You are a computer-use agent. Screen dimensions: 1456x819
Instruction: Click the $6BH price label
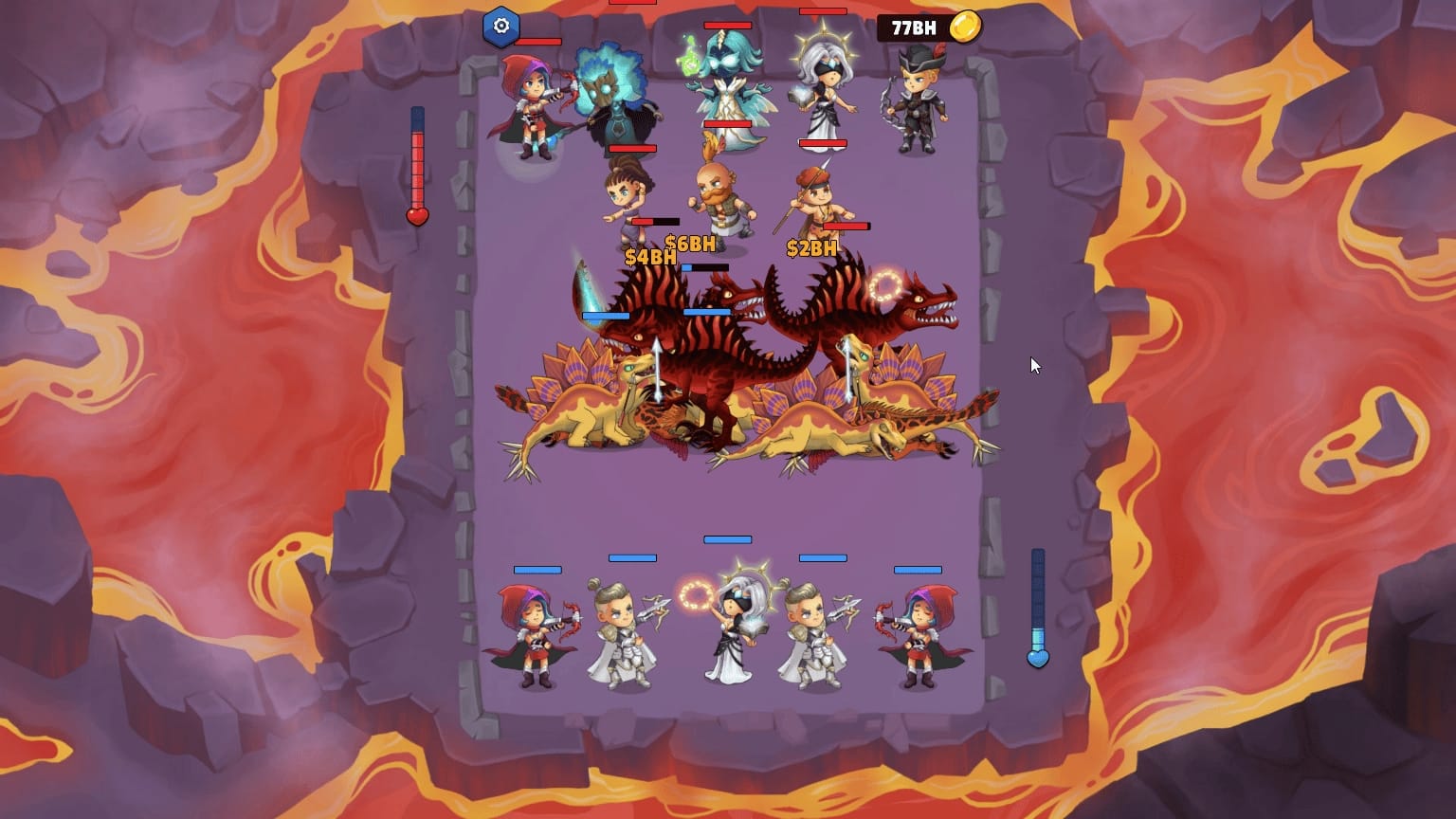point(691,243)
